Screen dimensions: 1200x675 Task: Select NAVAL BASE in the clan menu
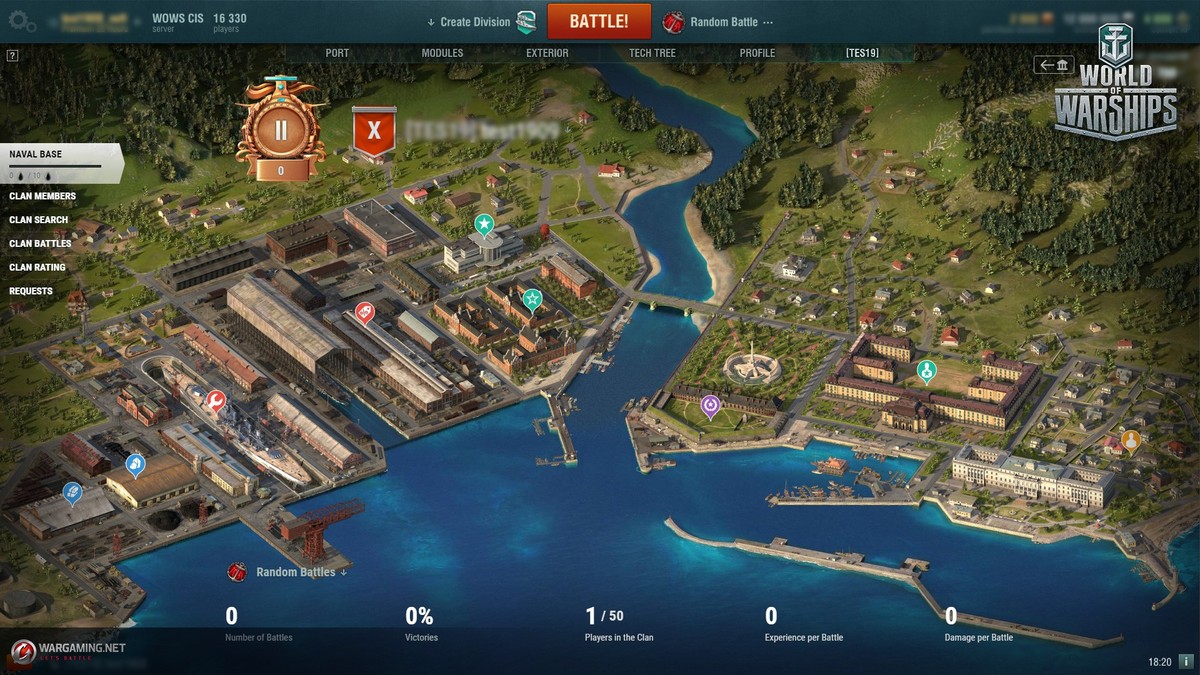(x=36, y=155)
